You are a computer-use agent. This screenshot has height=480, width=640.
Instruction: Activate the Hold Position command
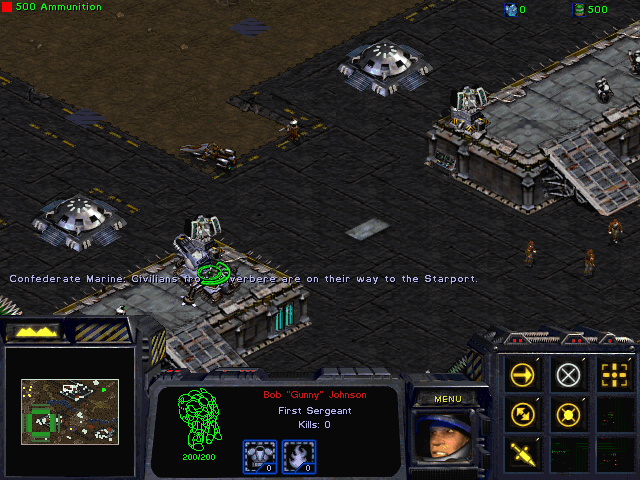[x=568, y=414]
